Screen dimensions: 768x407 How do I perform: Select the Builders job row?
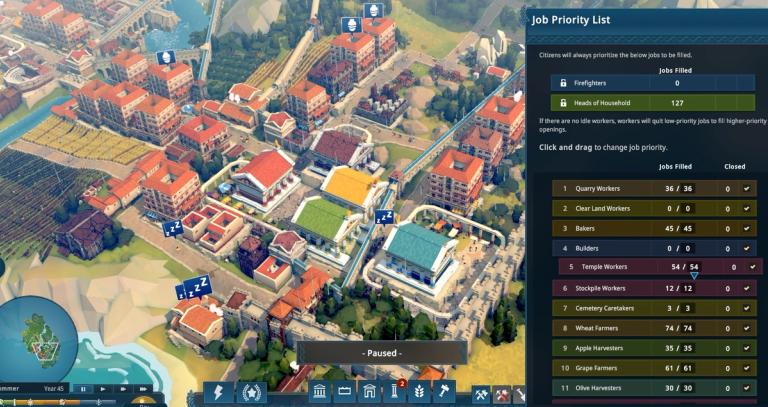tap(640, 248)
